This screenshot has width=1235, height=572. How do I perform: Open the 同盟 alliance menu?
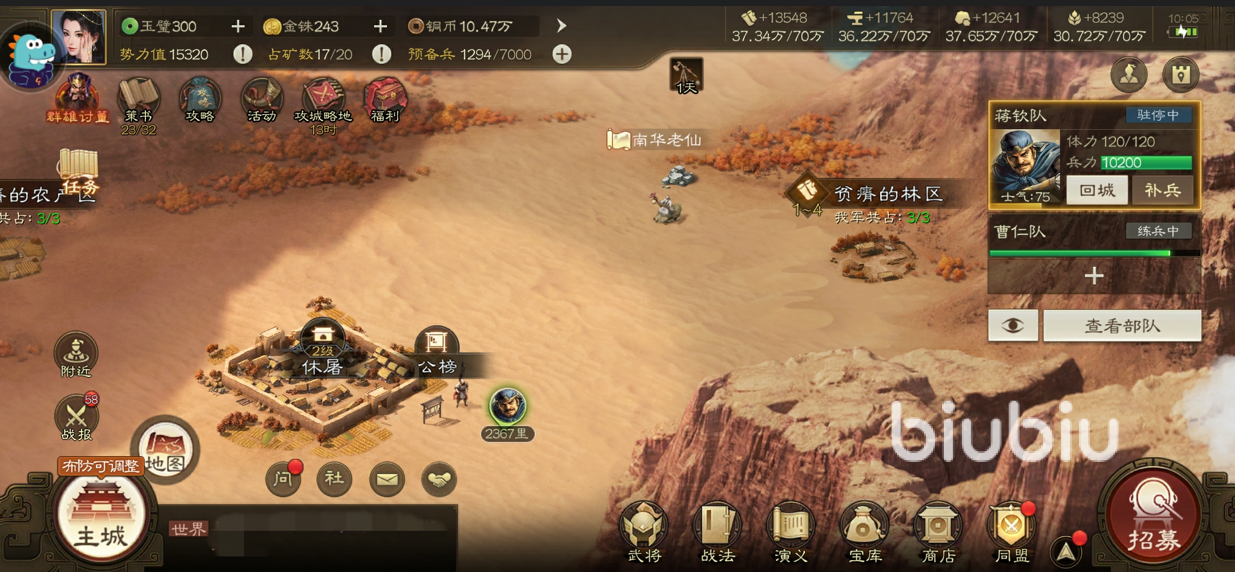1011,531
